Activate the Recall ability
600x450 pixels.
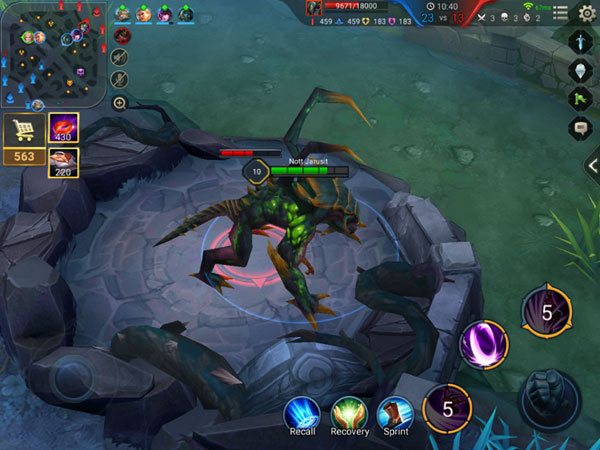300,413
